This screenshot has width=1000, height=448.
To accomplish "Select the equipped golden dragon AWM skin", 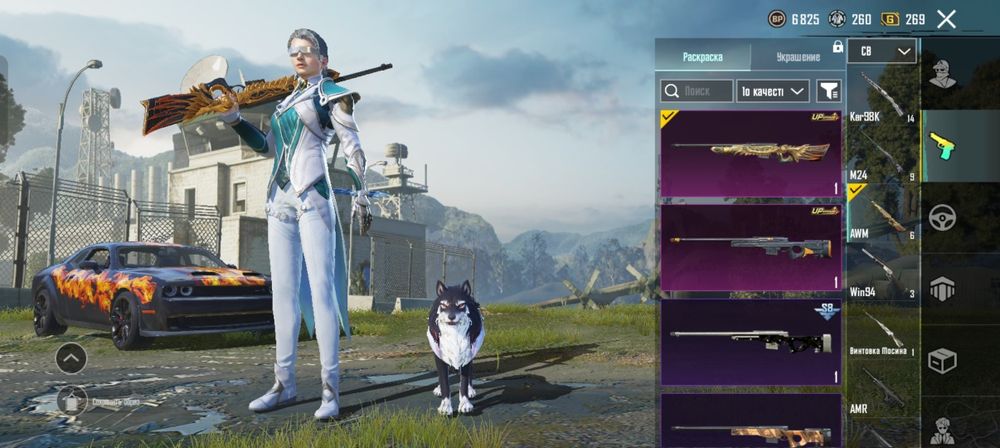I will click(x=750, y=153).
